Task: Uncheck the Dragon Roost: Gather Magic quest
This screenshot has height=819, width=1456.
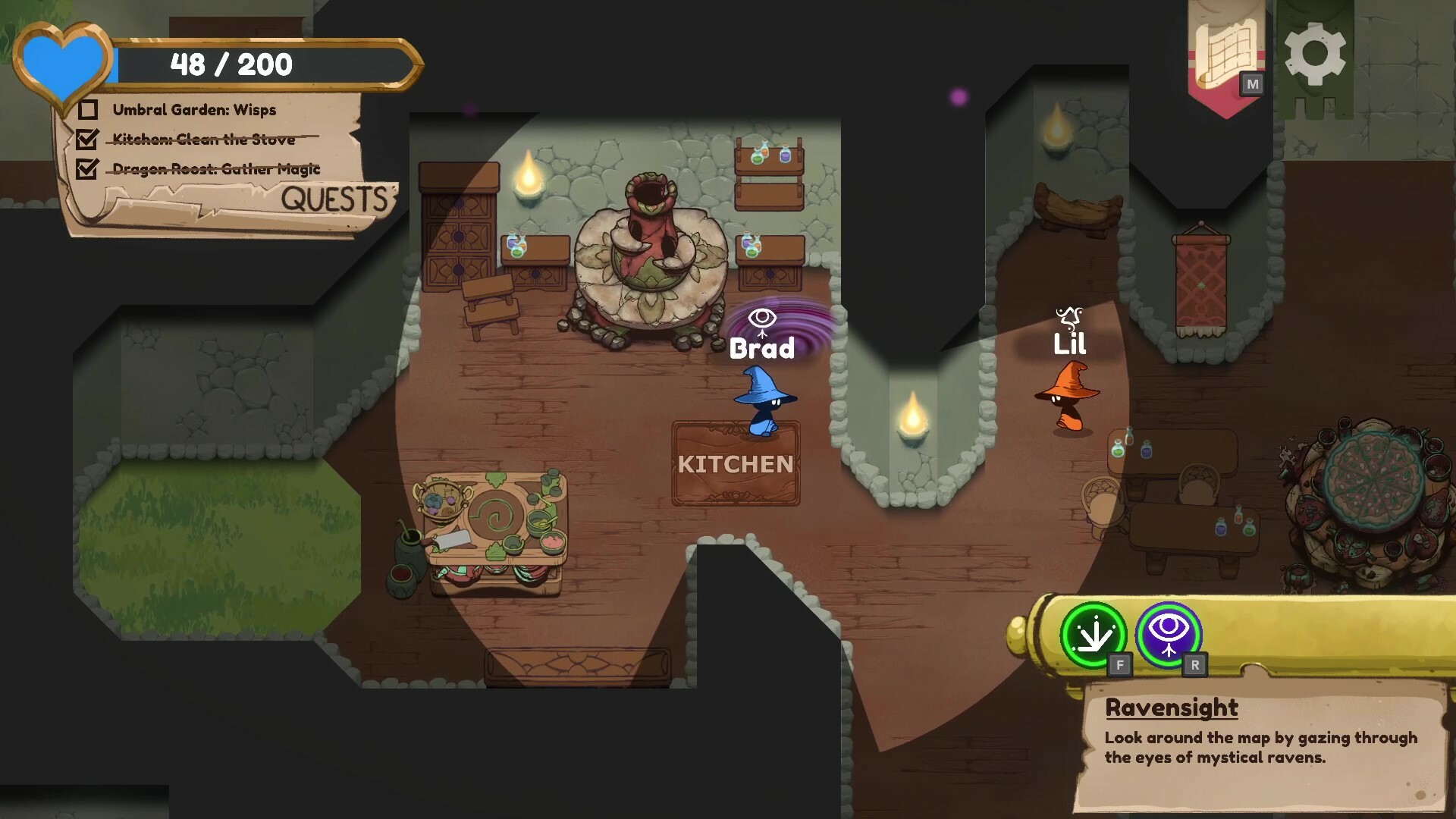Action: click(x=89, y=168)
